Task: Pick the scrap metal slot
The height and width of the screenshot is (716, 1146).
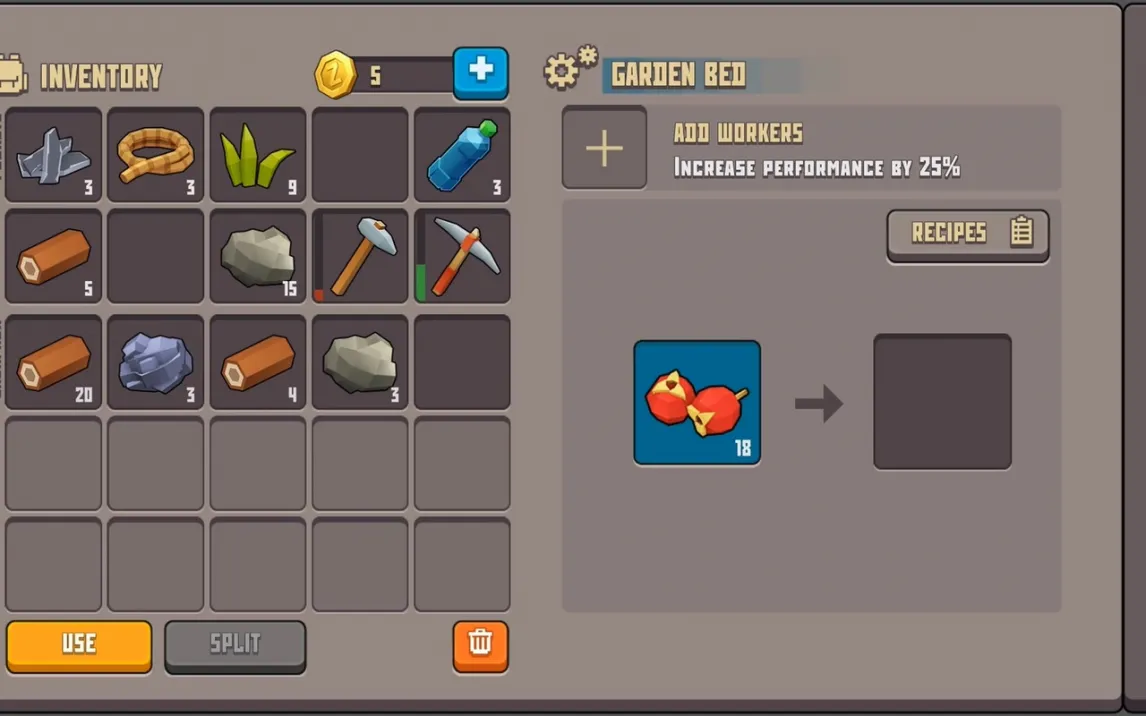Action: 53,155
